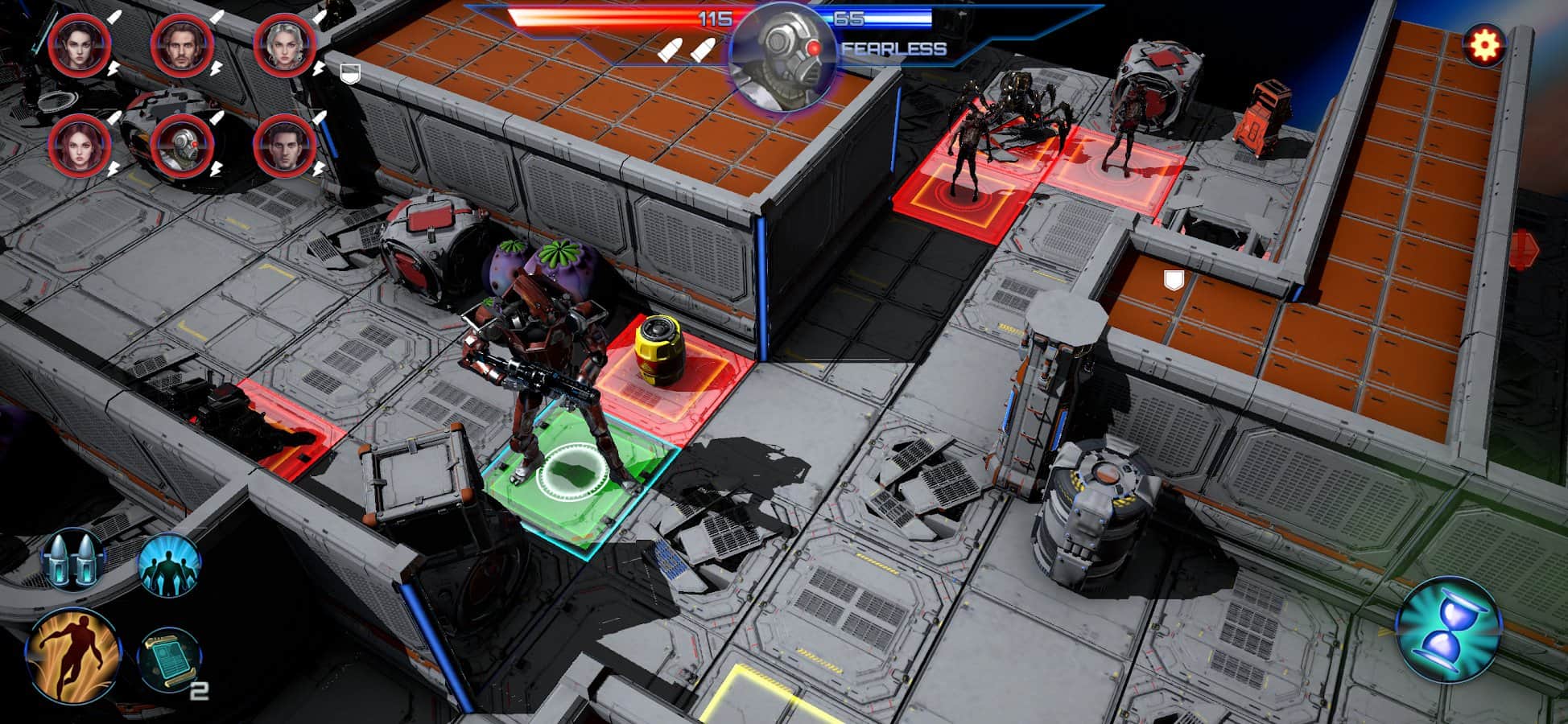Click the large Fearless character portrait
Viewport: 1568px width, 724px height.
click(783, 58)
